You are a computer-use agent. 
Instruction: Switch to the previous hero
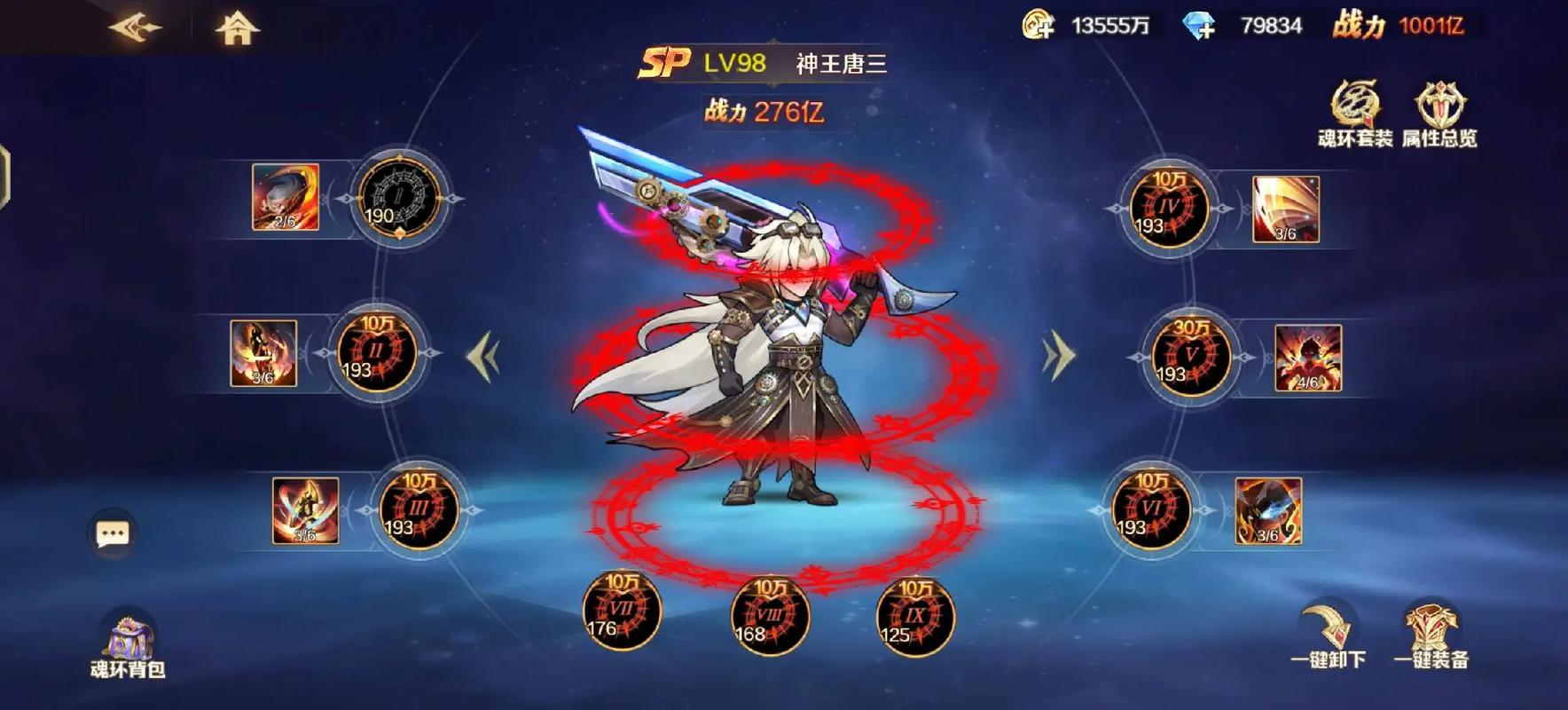pyautogui.click(x=484, y=357)
